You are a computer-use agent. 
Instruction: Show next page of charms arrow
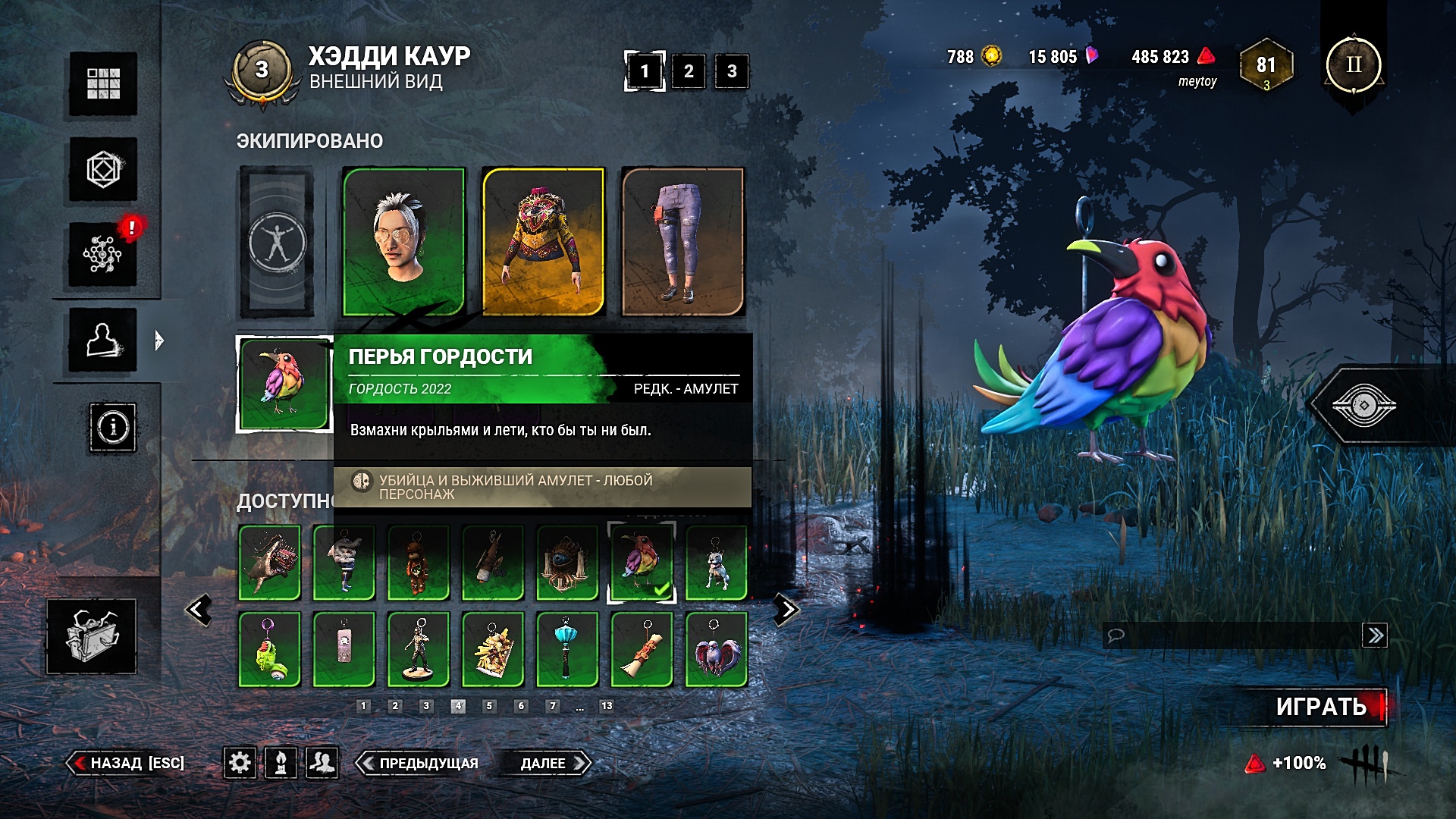pos(786,609)
